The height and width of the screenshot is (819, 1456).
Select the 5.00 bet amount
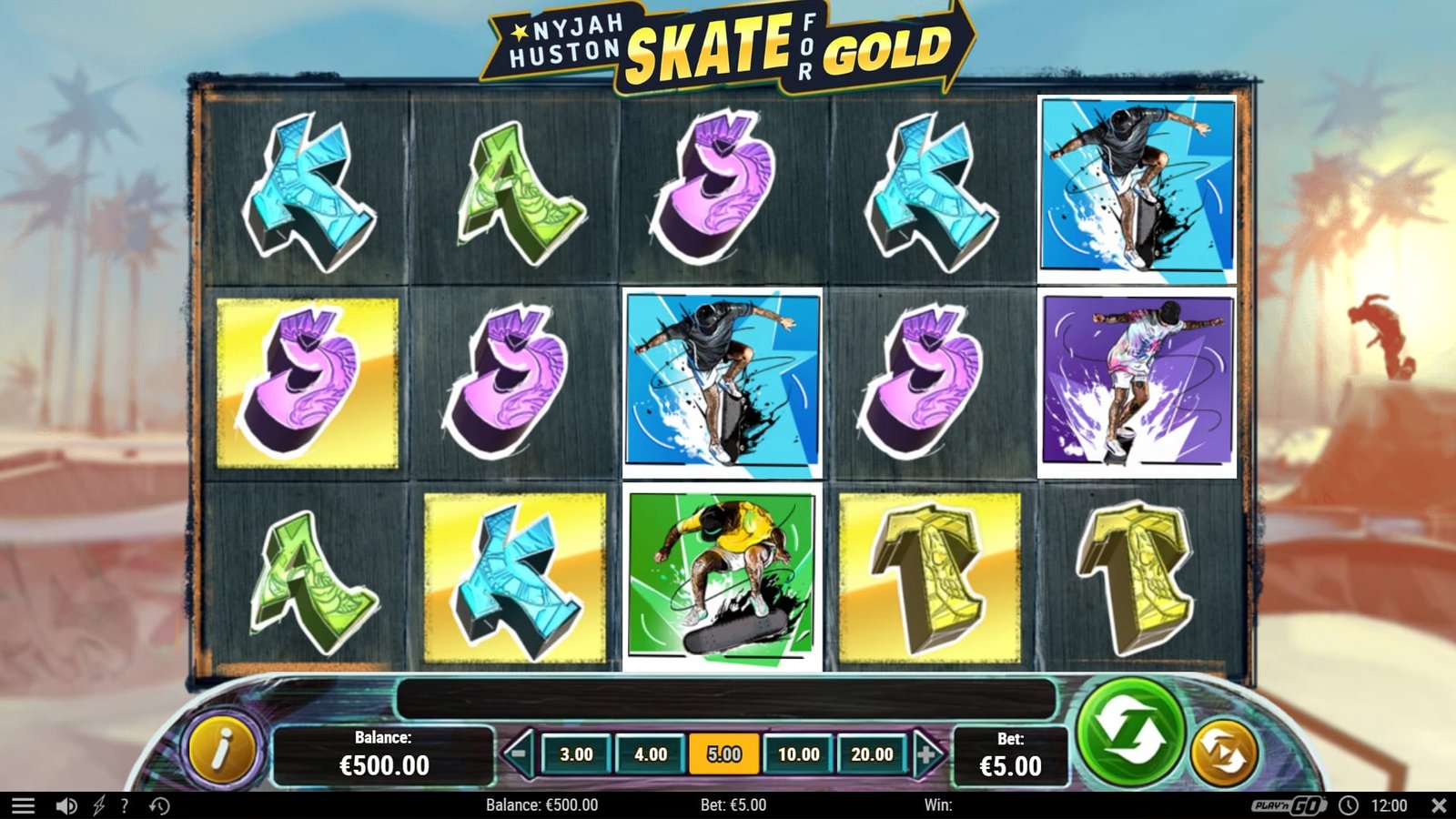(x=724, y=754)
